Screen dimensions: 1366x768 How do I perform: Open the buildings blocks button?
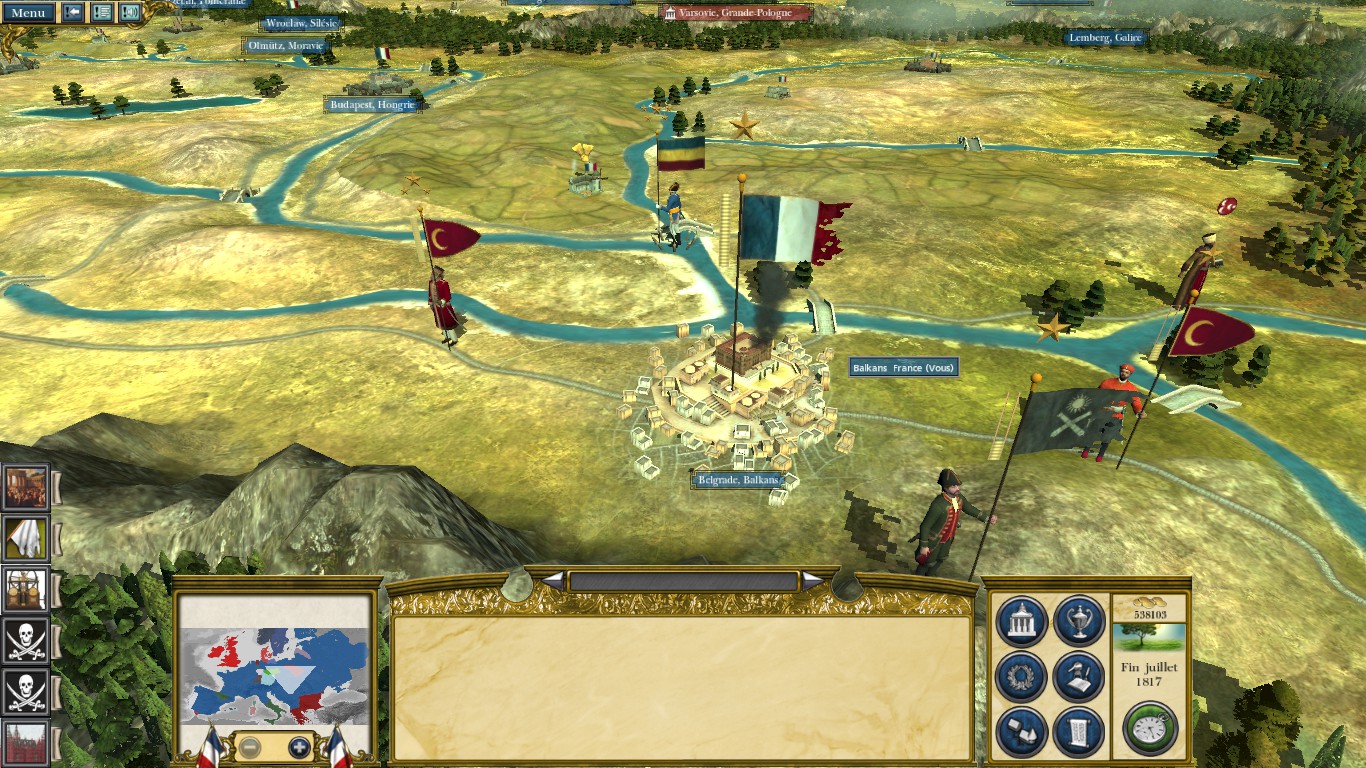1022,732
